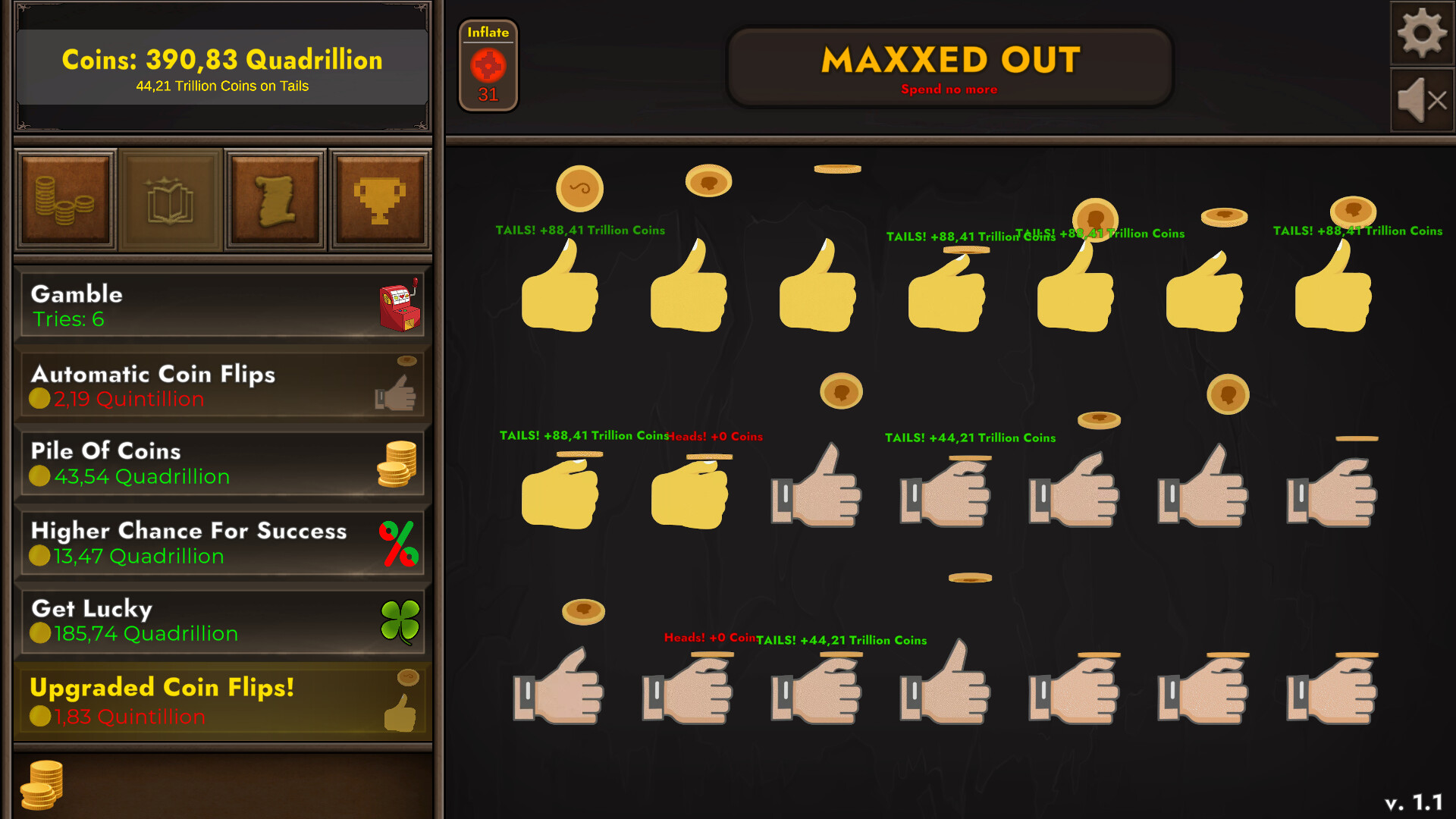Screen dimensions: 1456x819
Task: Click the coin pile icon on Pile Of Coins
Action: point(397,463)
